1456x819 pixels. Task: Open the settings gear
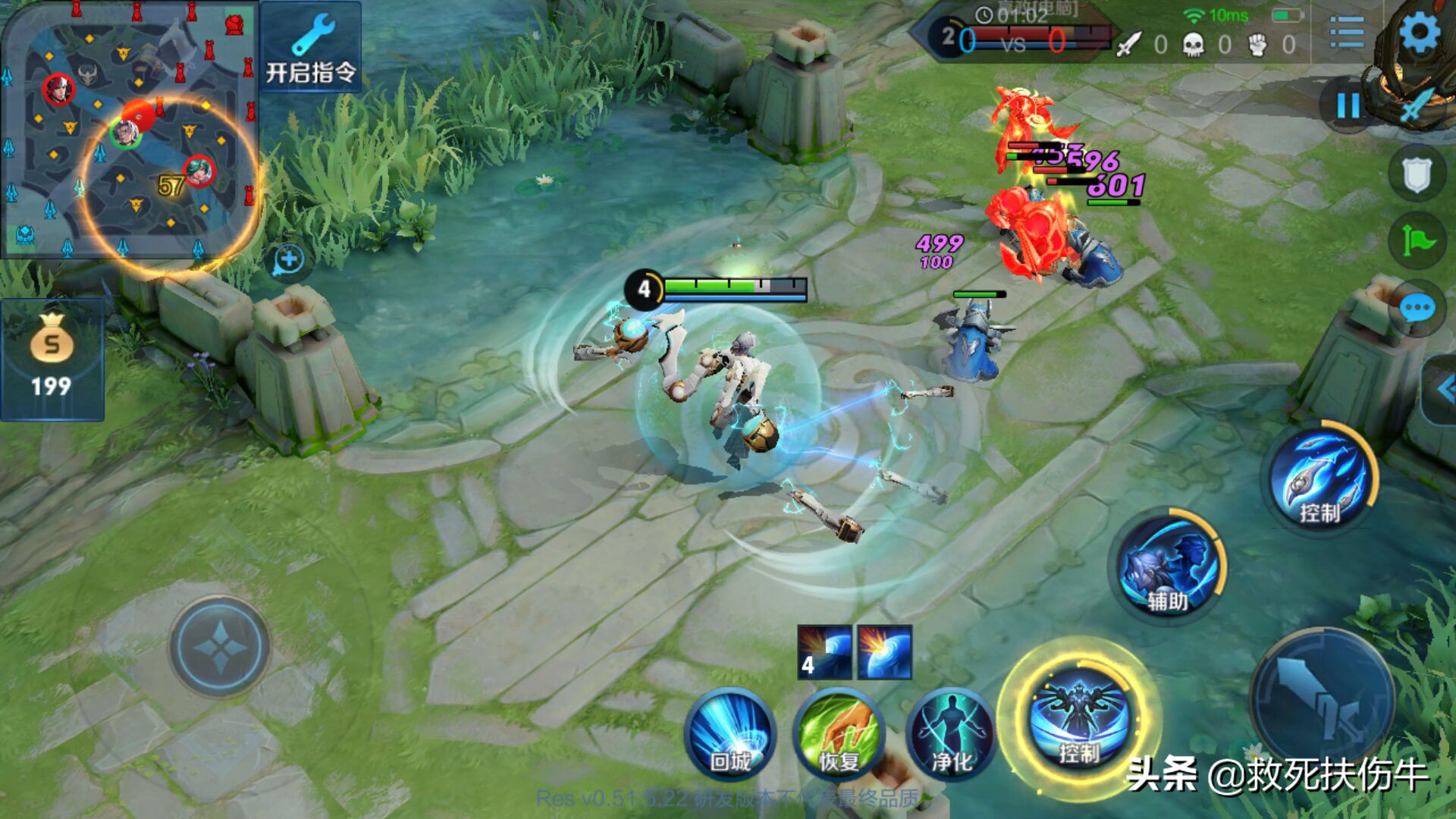pos(1420,33)
